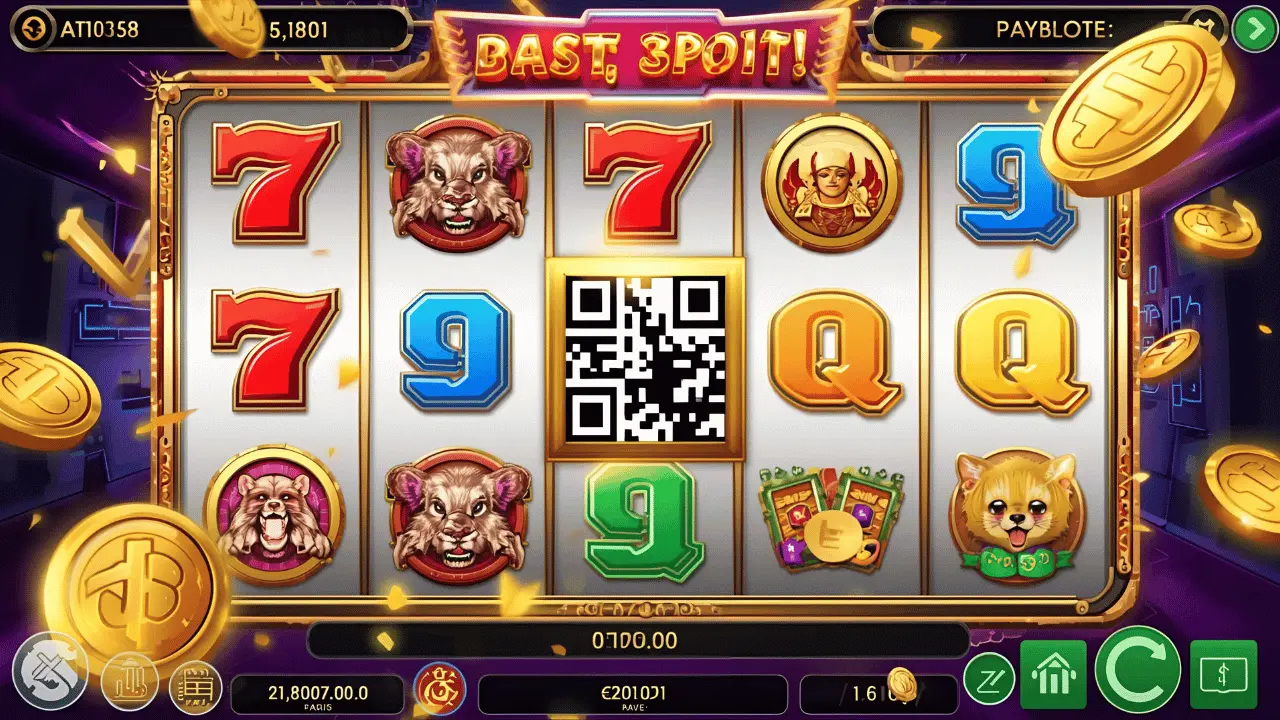Image resolution: width=1280 pixels, height=720 pixels.
Task: Open the paytable via the golden ledger icon
Action: (196, 686)
